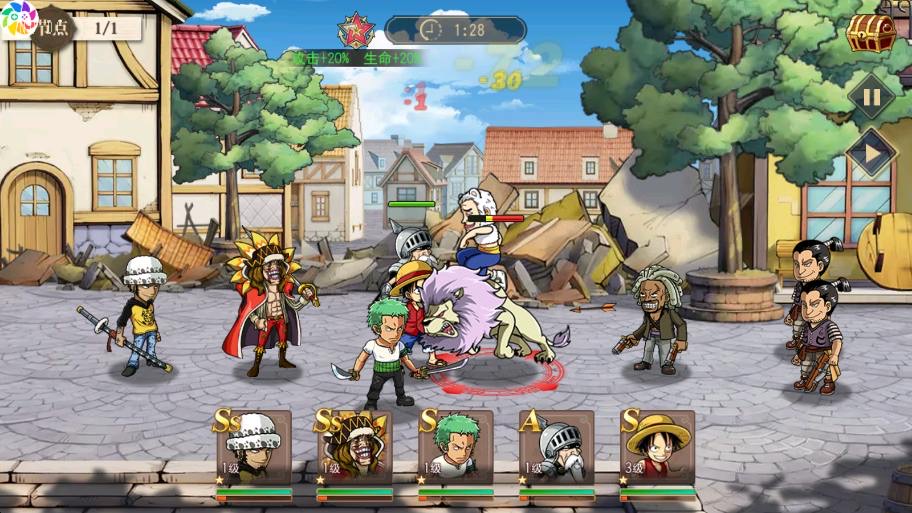Open the treasure chest rewards
912x513 pixels.
[x=870, y=34]
